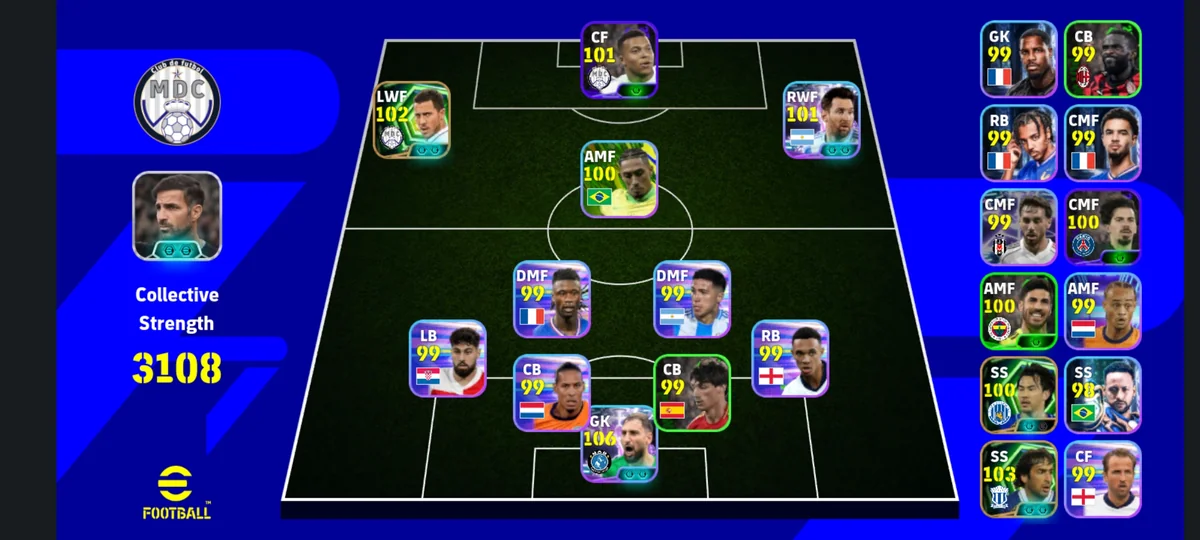Image resolution: width=1200 pixels, height=540 pixels.
Task: Select the RB 99 England starting card
Action: click(790, 358)
